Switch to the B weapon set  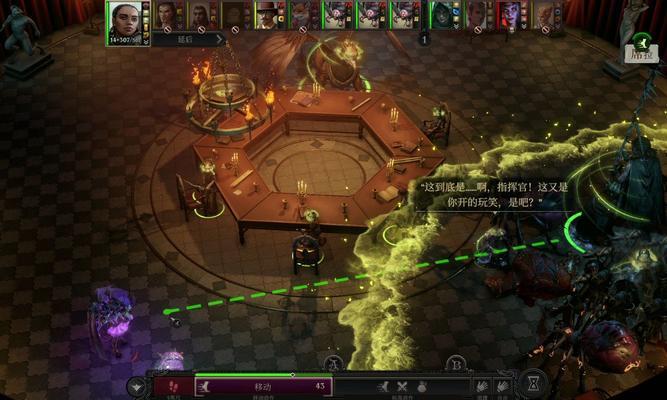tap(456, 363)
